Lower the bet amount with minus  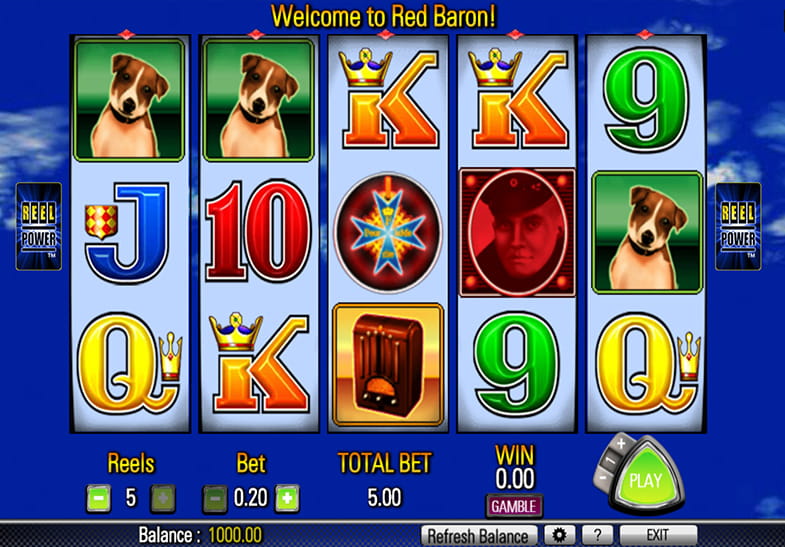point(214,497)
